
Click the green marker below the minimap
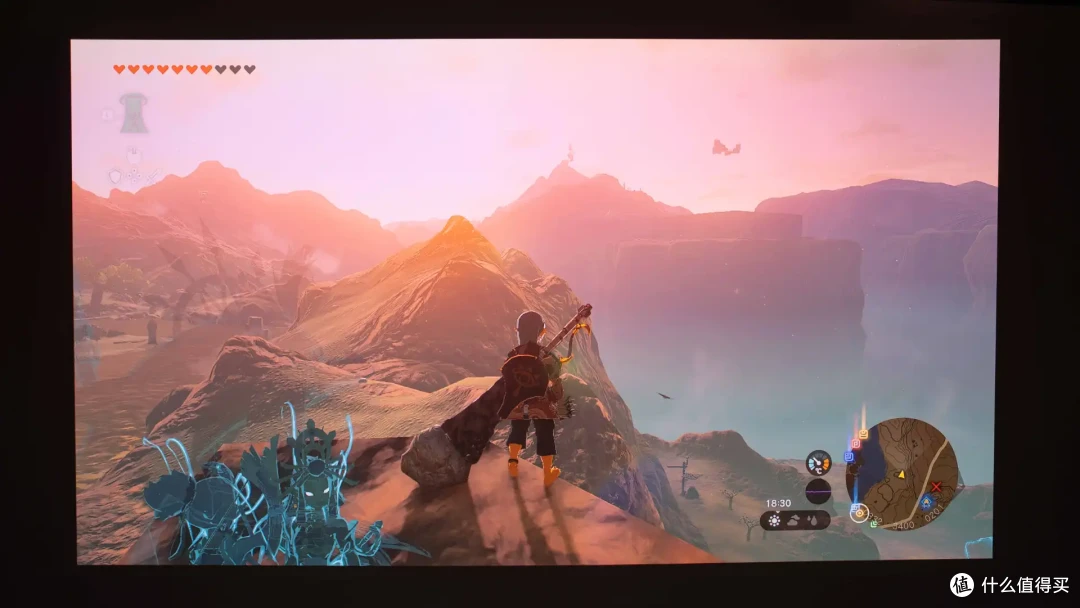pyautogui.click(x=873, y=523)
